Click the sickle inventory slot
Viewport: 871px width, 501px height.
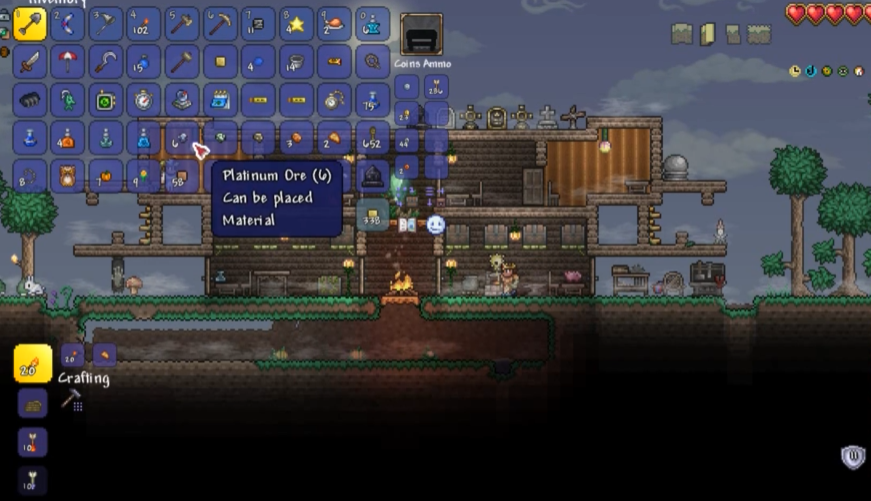[x=106, y=62]
